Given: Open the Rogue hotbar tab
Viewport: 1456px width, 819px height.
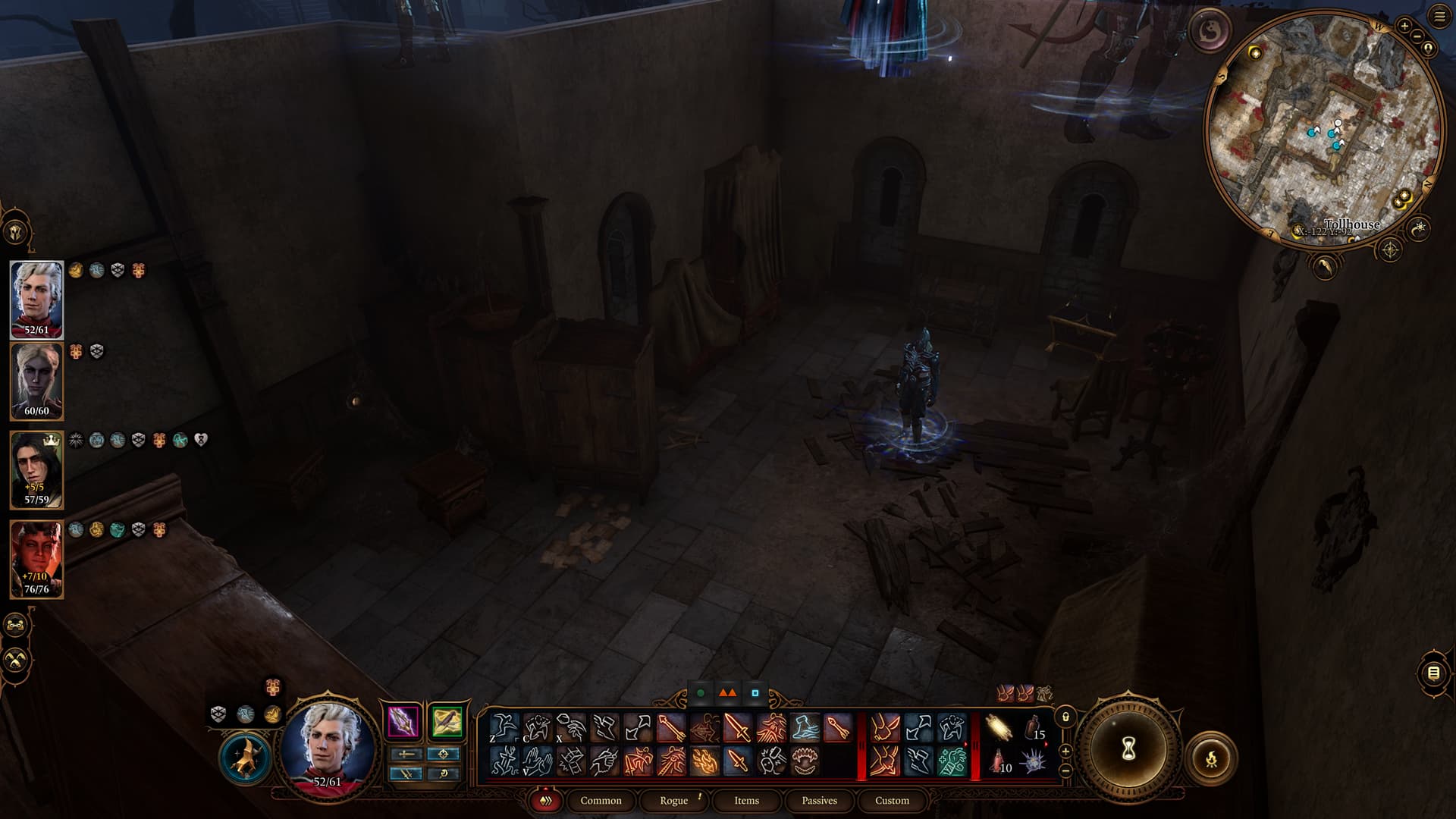Looking at the screenshot, I should pyautogui.click(x=673, y=800).
